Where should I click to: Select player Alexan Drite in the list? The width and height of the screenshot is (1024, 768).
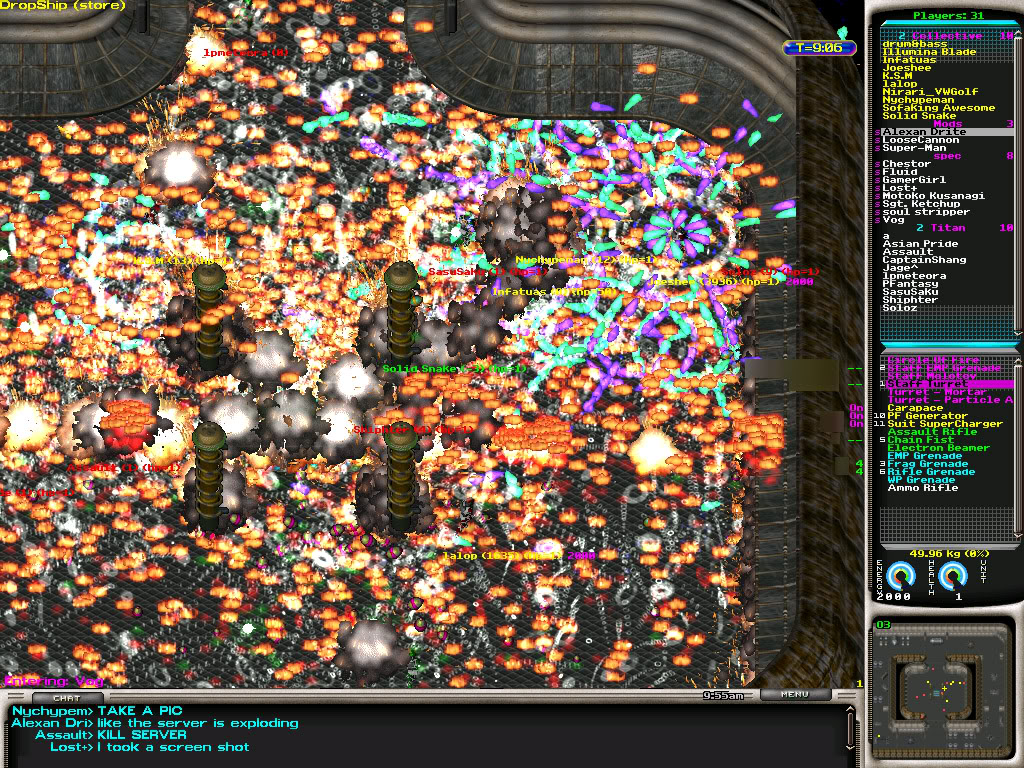(924, 132)
